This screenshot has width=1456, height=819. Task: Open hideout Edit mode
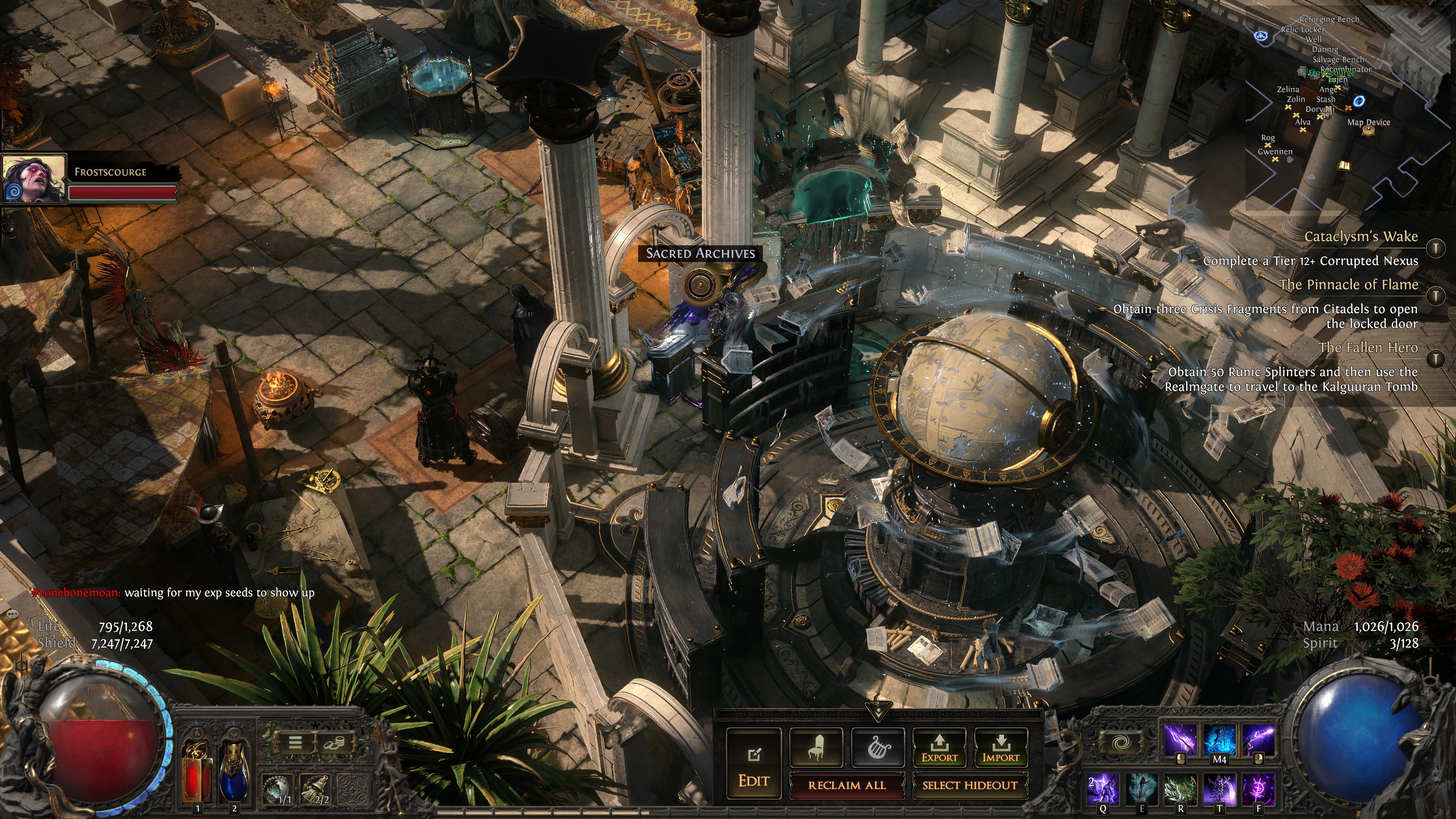[x=753, y=764]
